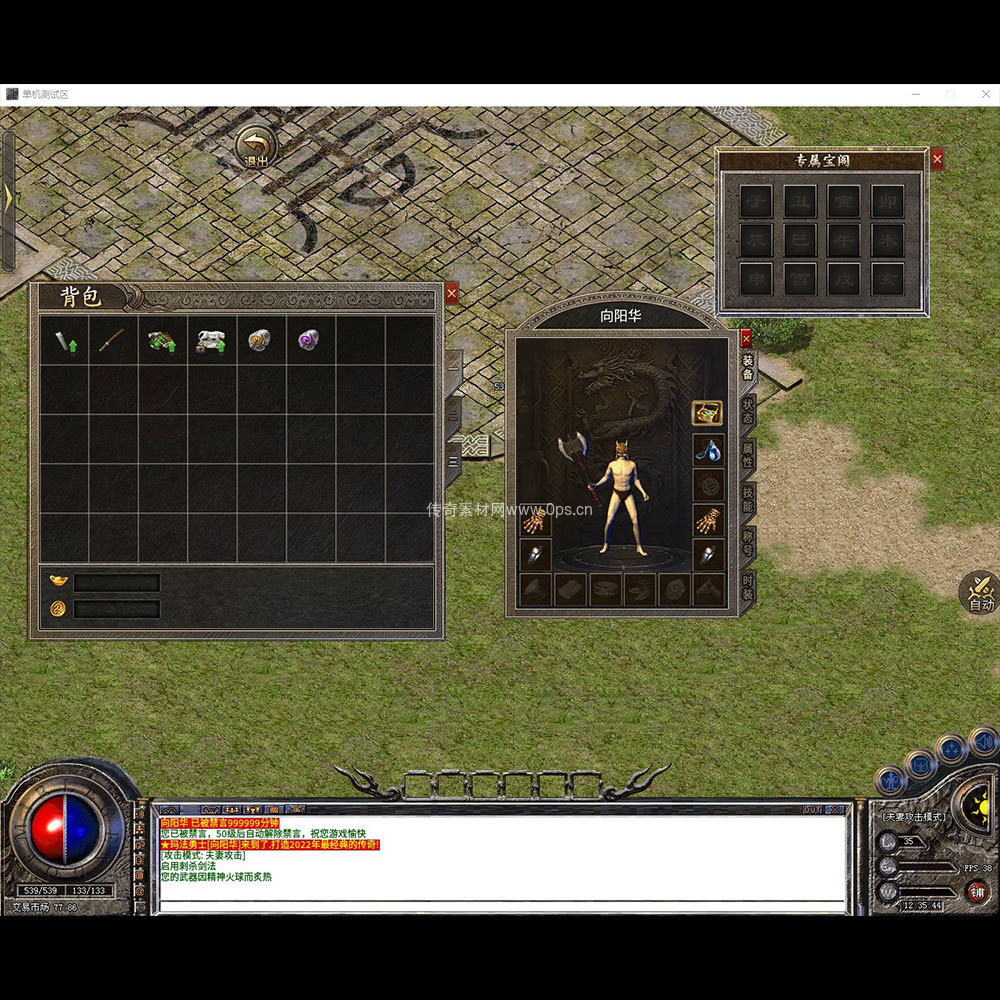
Task: Select the 称号 titles tab
Action: (748, 543)
